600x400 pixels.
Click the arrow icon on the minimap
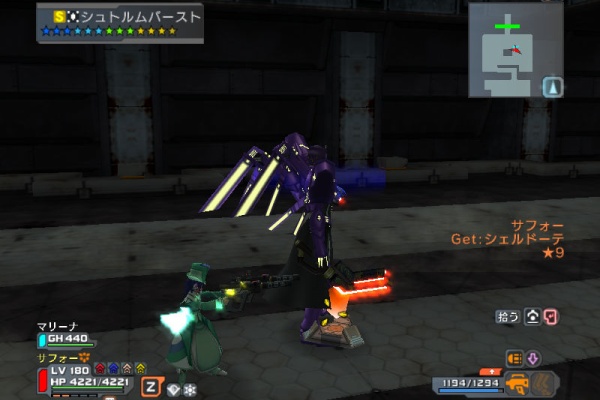553,87
